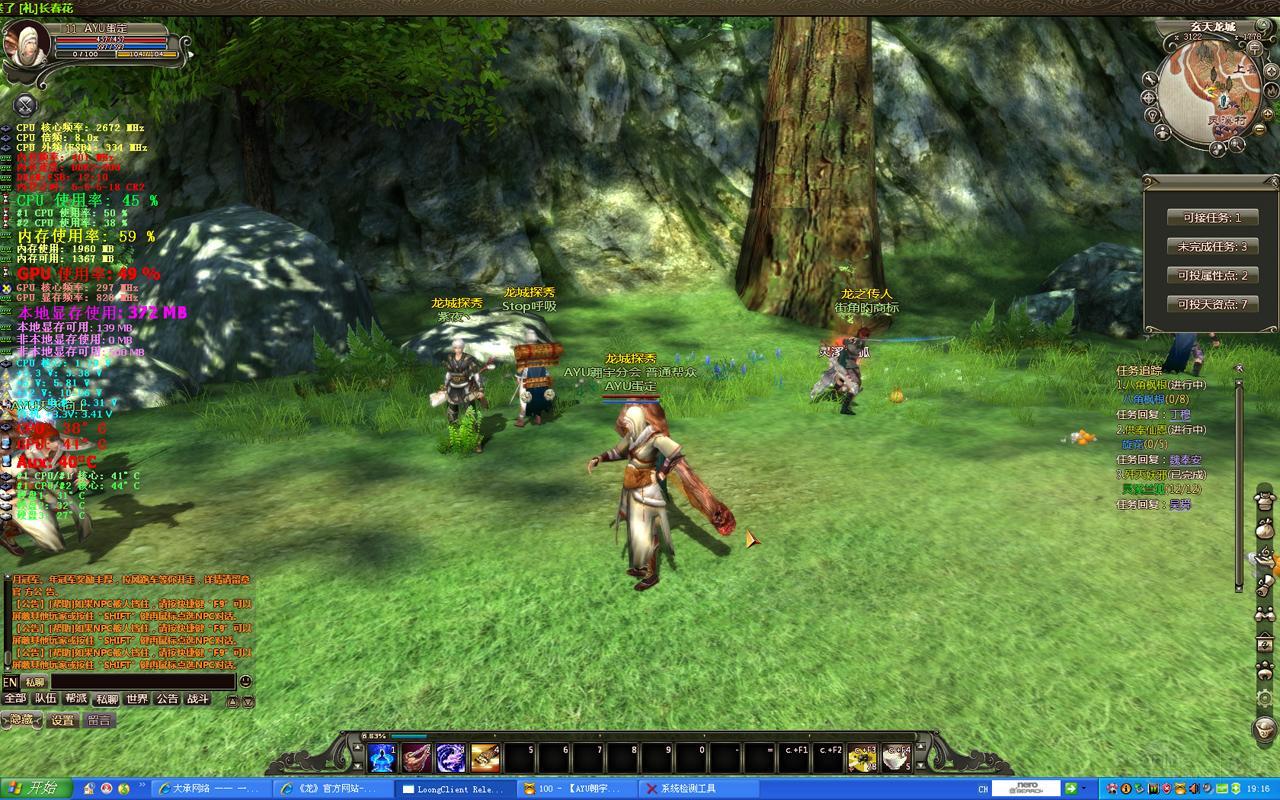Image resolution: width=1280 pixels, height=800 pixels.
Task: Choose the 可投天资点 button
Action: pyautogui.click(x=1212, y=304)
